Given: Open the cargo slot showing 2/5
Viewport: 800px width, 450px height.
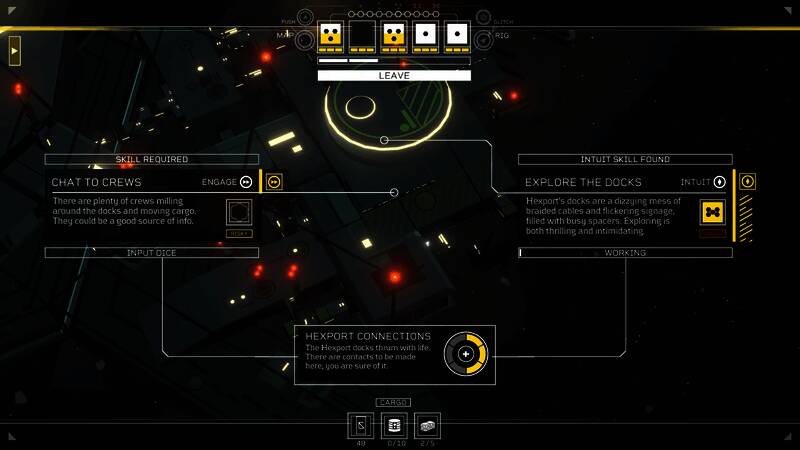Looking at the screenshot, I should click(x=426, y=425).
